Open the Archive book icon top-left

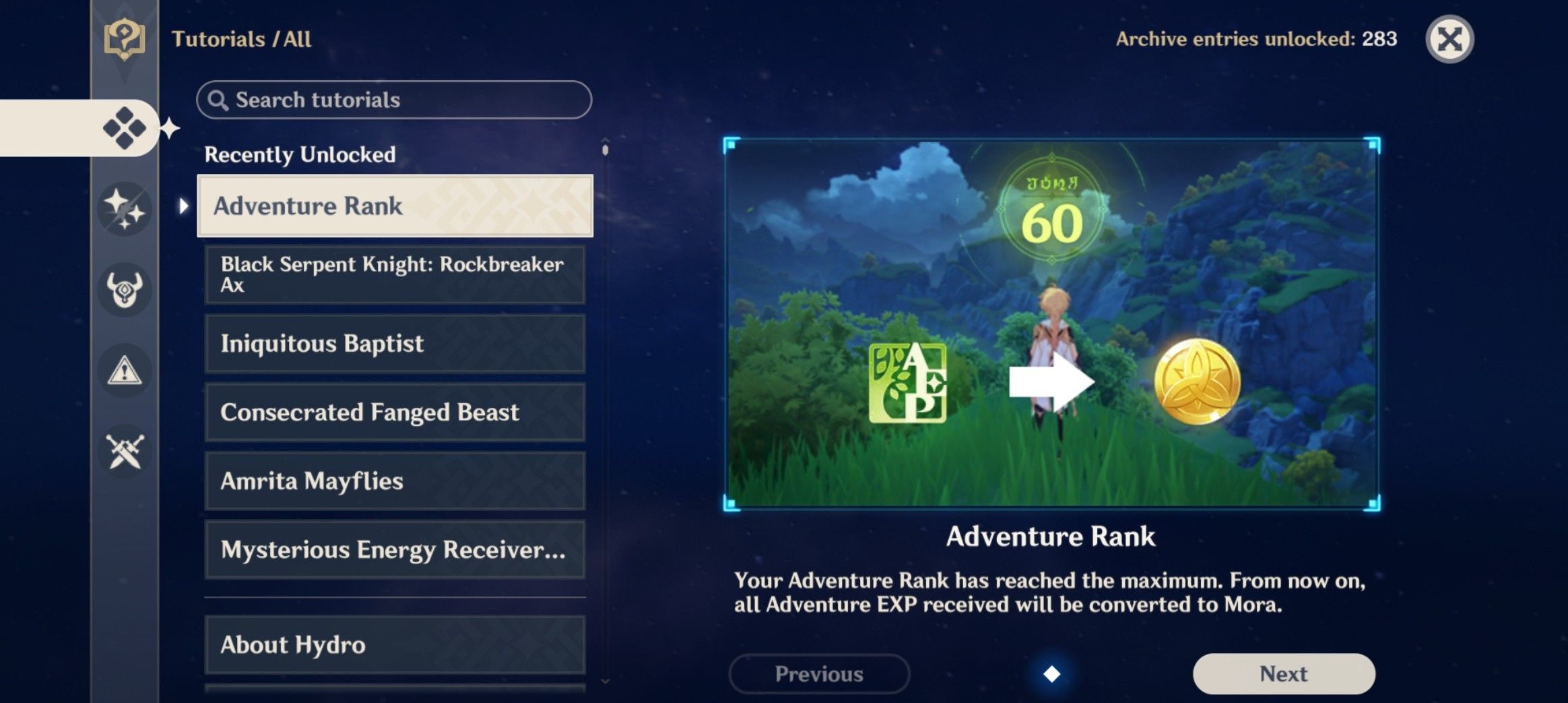point(125,38)
